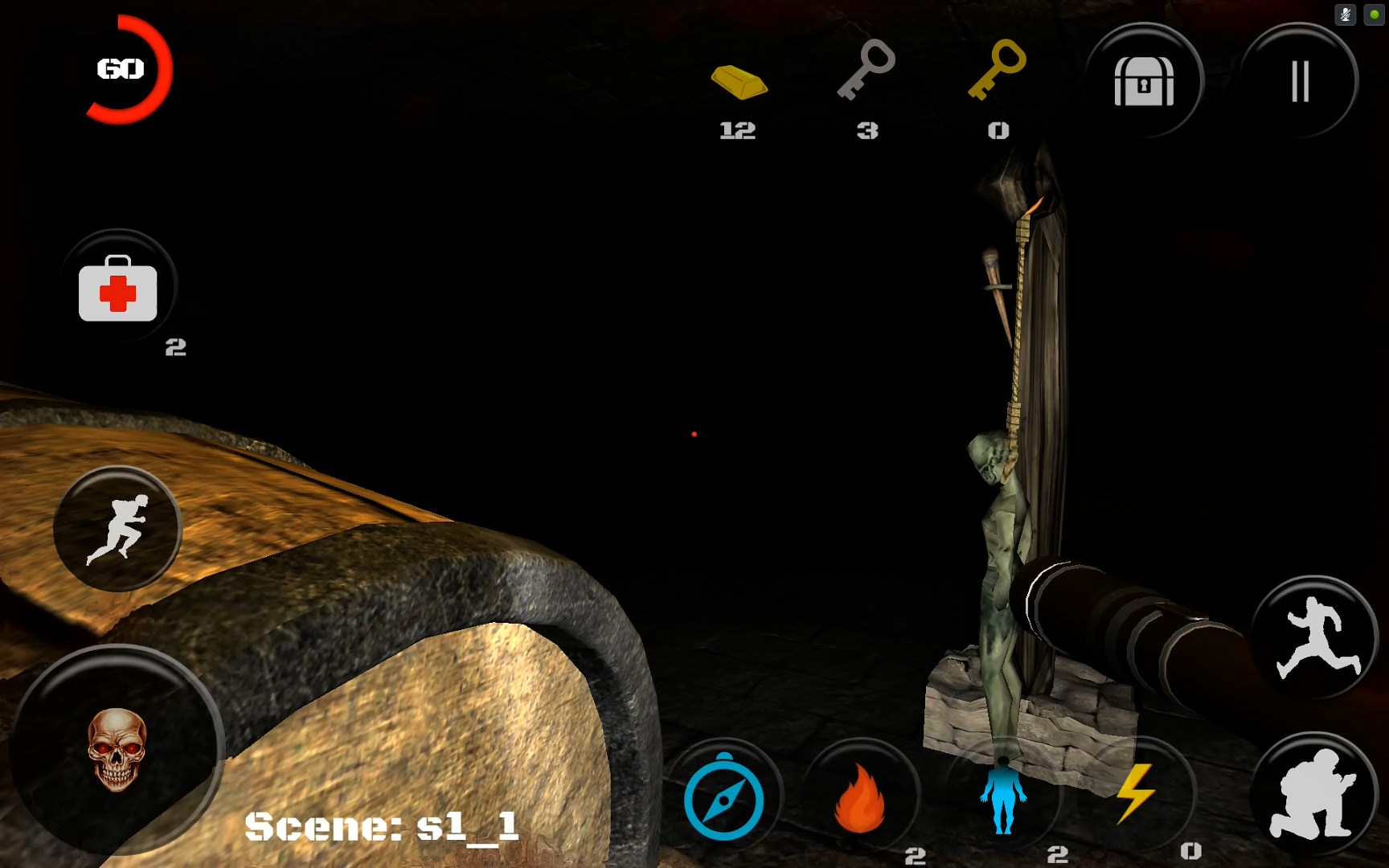Tap the sprint runner button
1389x868 pixels.
tap(118, 529)
